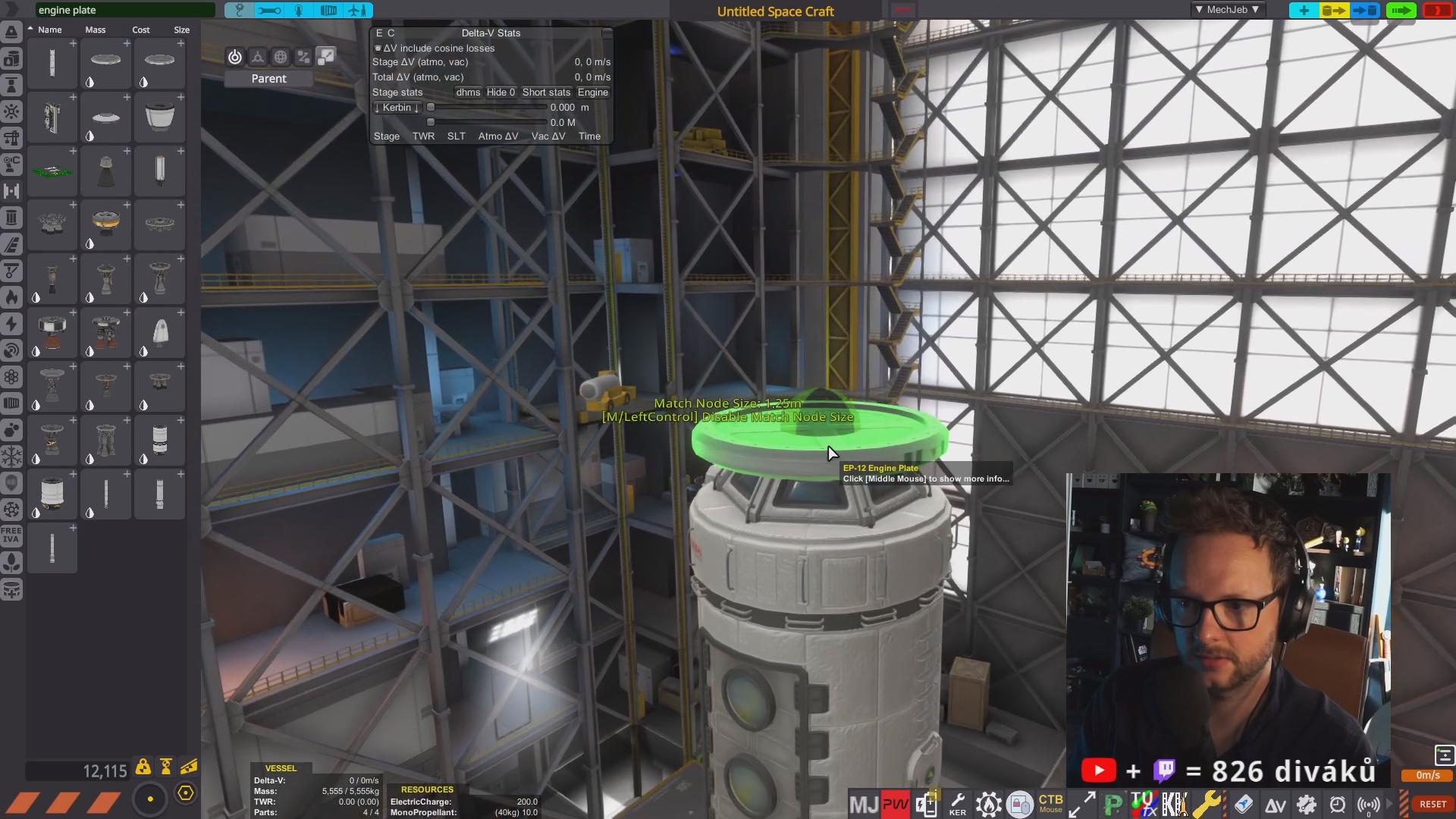Screen dimensions: 1456x819
Task: Open the MJ MechJeb toolbar icon
Action: (864, 805)
